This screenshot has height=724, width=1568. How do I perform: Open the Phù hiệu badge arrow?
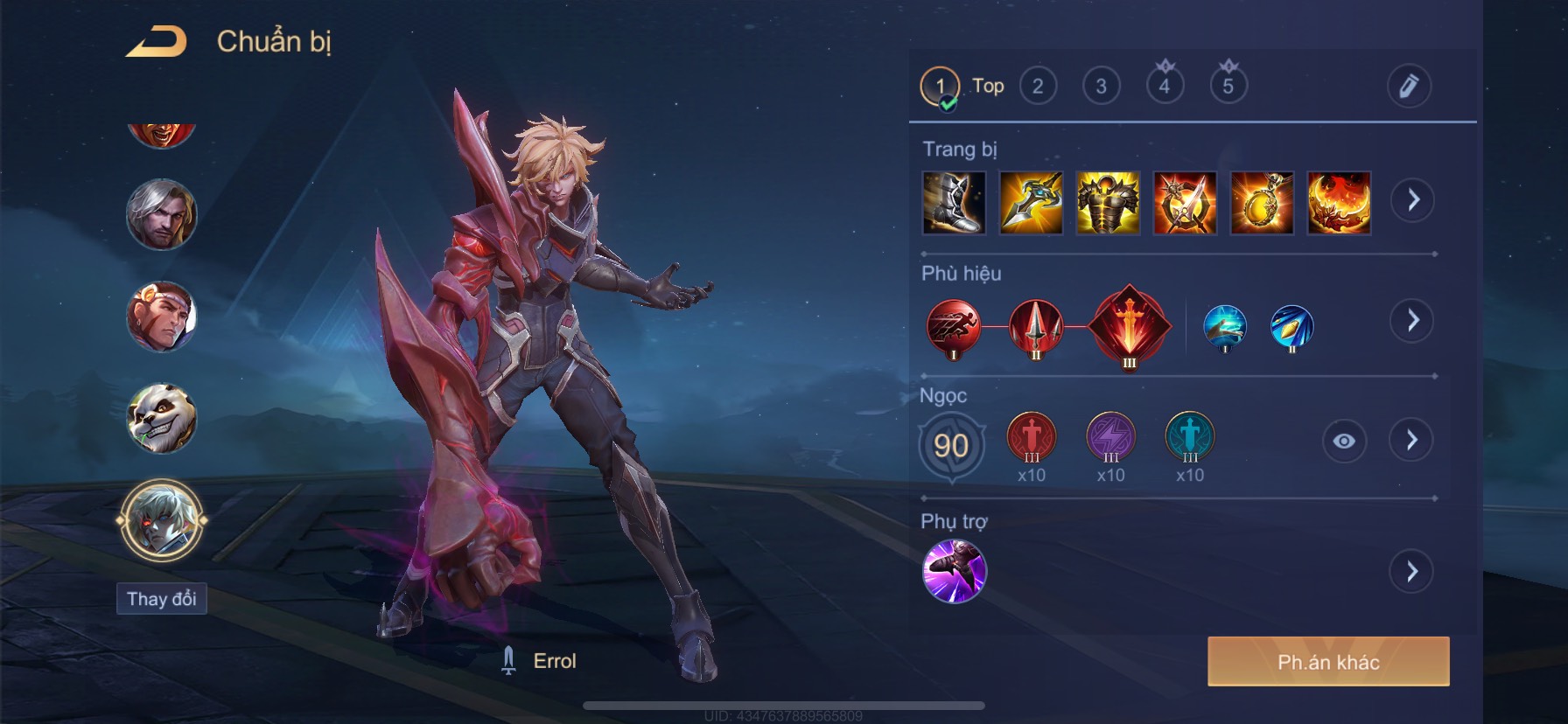coord(1412,321)
